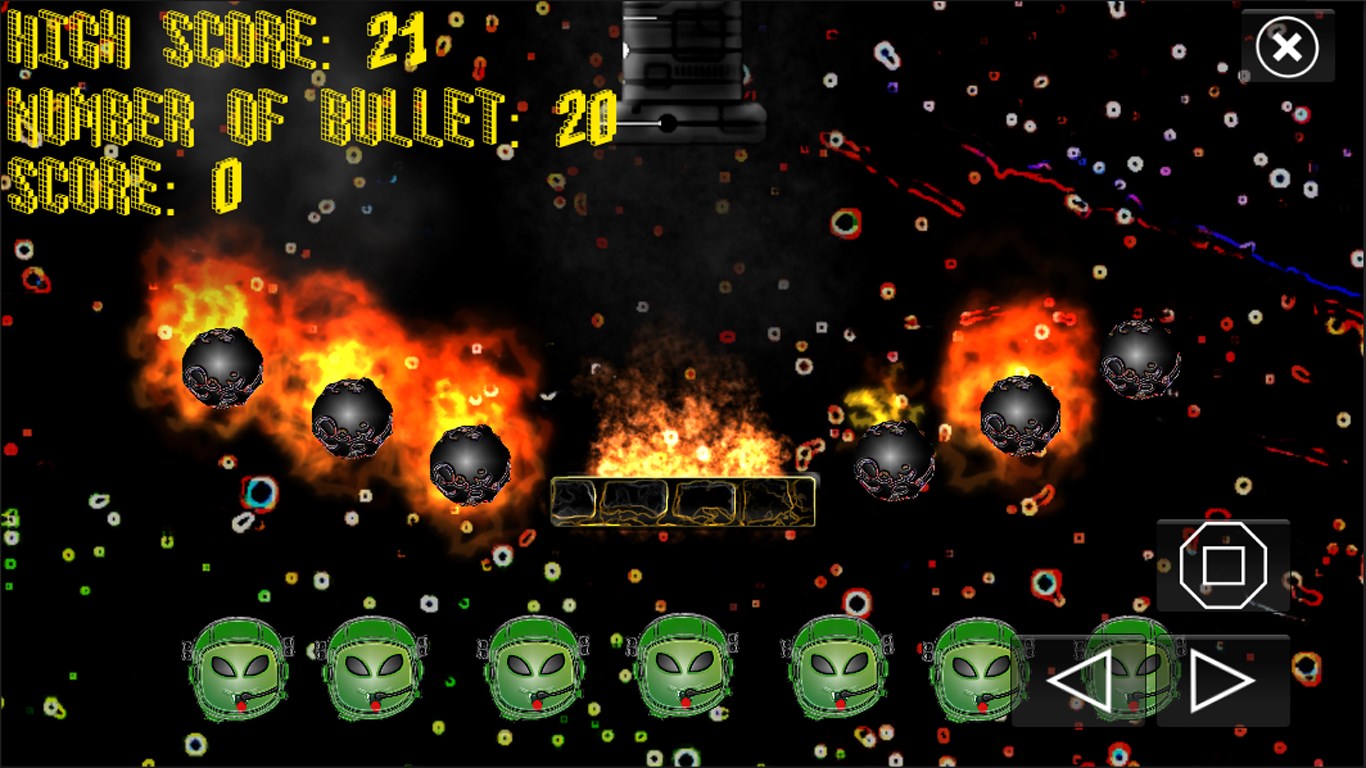Close the game with the X button
The image size is (1366, 768).
[x=1287, y=47]
